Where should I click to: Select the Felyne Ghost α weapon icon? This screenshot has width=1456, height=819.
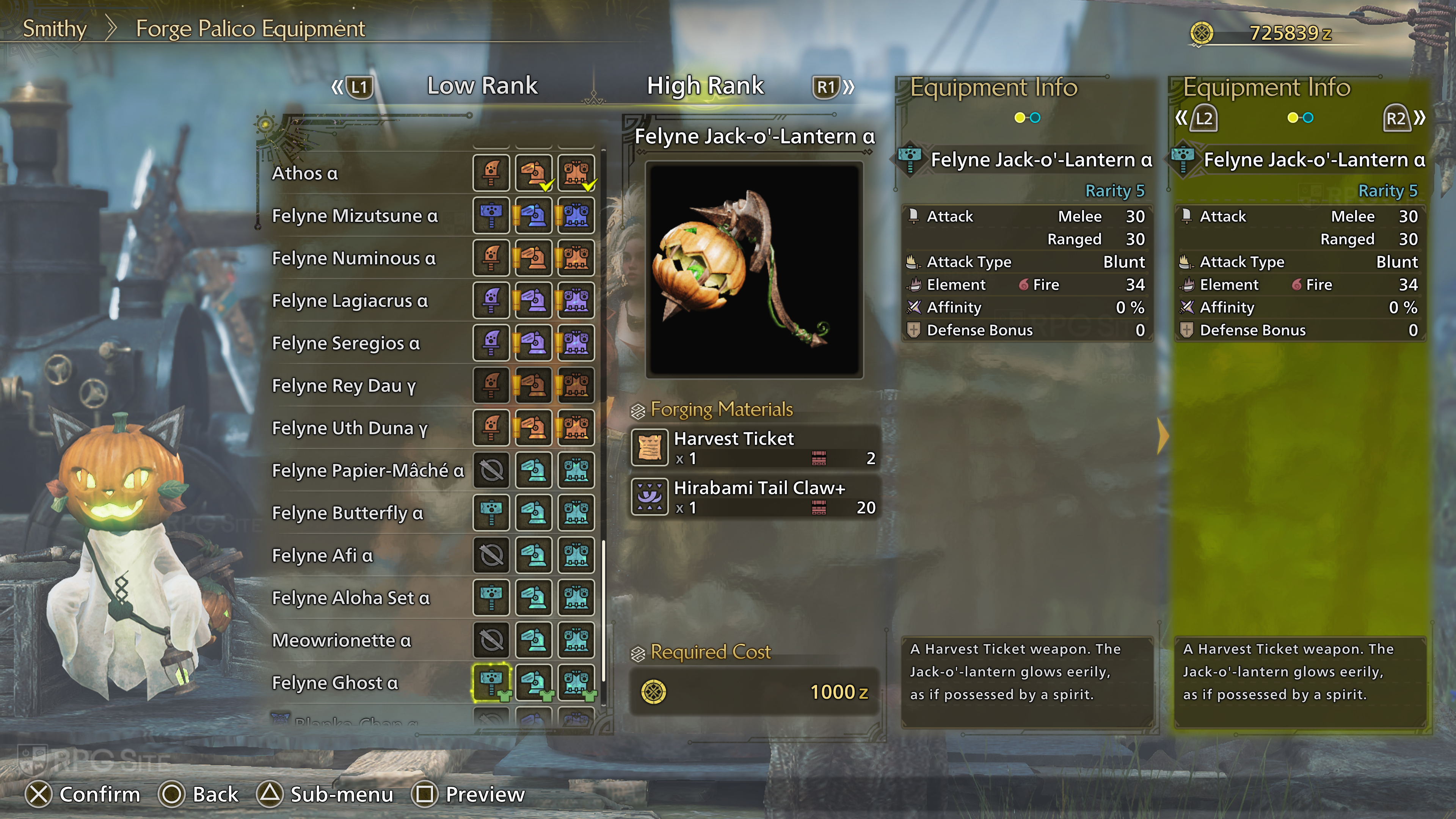[491, 682]
